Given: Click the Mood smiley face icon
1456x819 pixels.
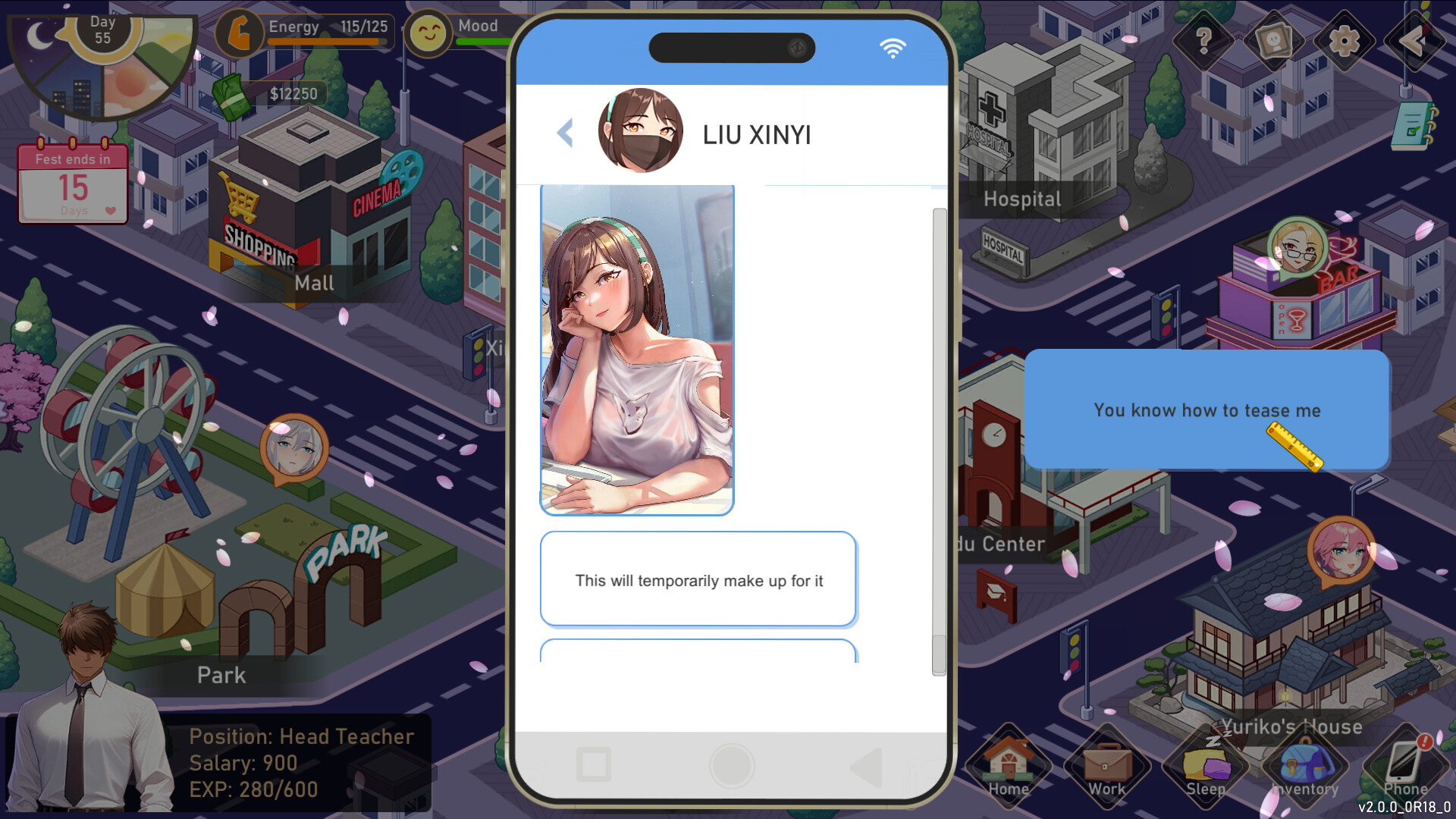Looking at the screenshot, I should click(429, 32).
